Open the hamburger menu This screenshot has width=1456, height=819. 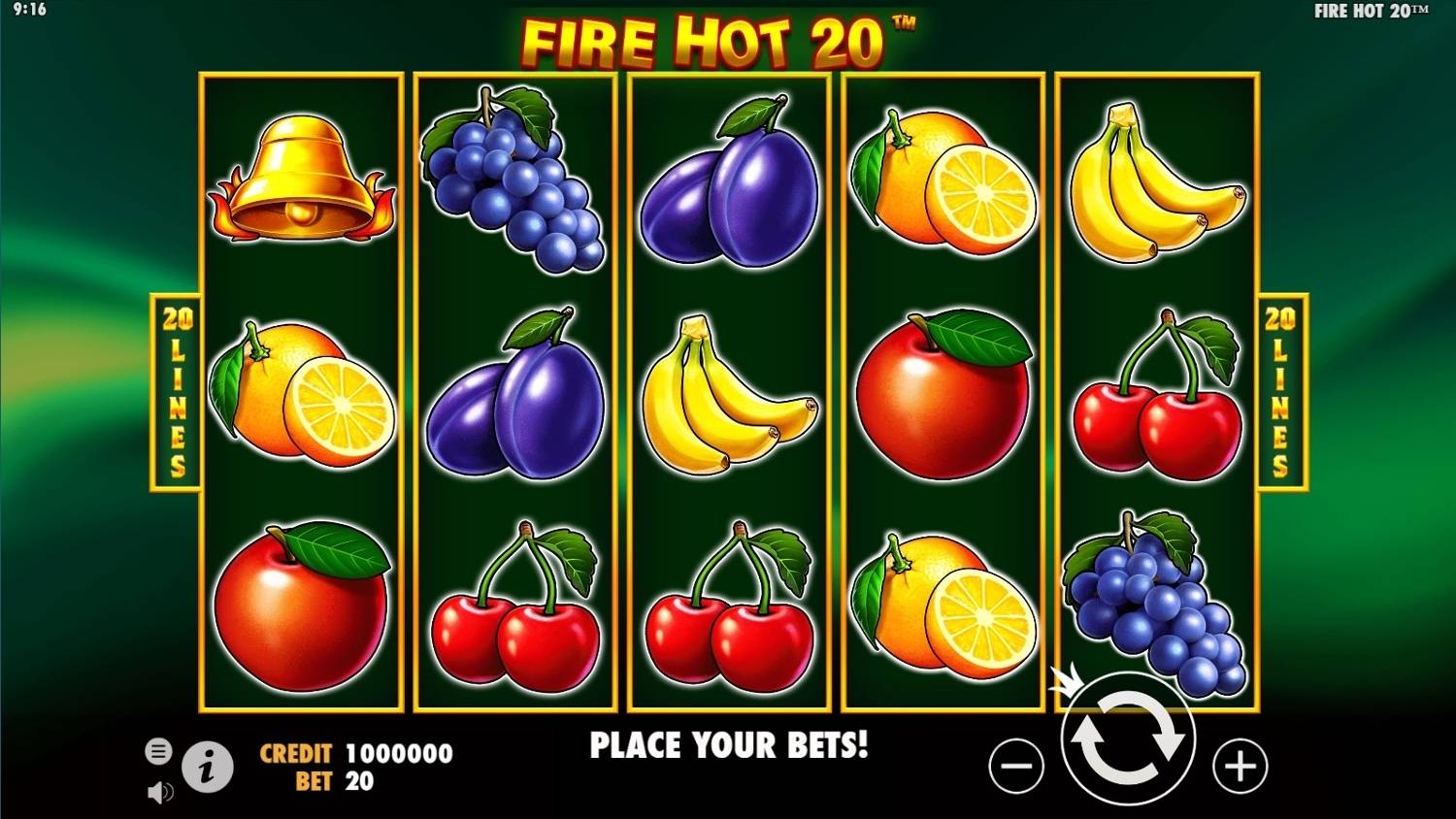156,750
